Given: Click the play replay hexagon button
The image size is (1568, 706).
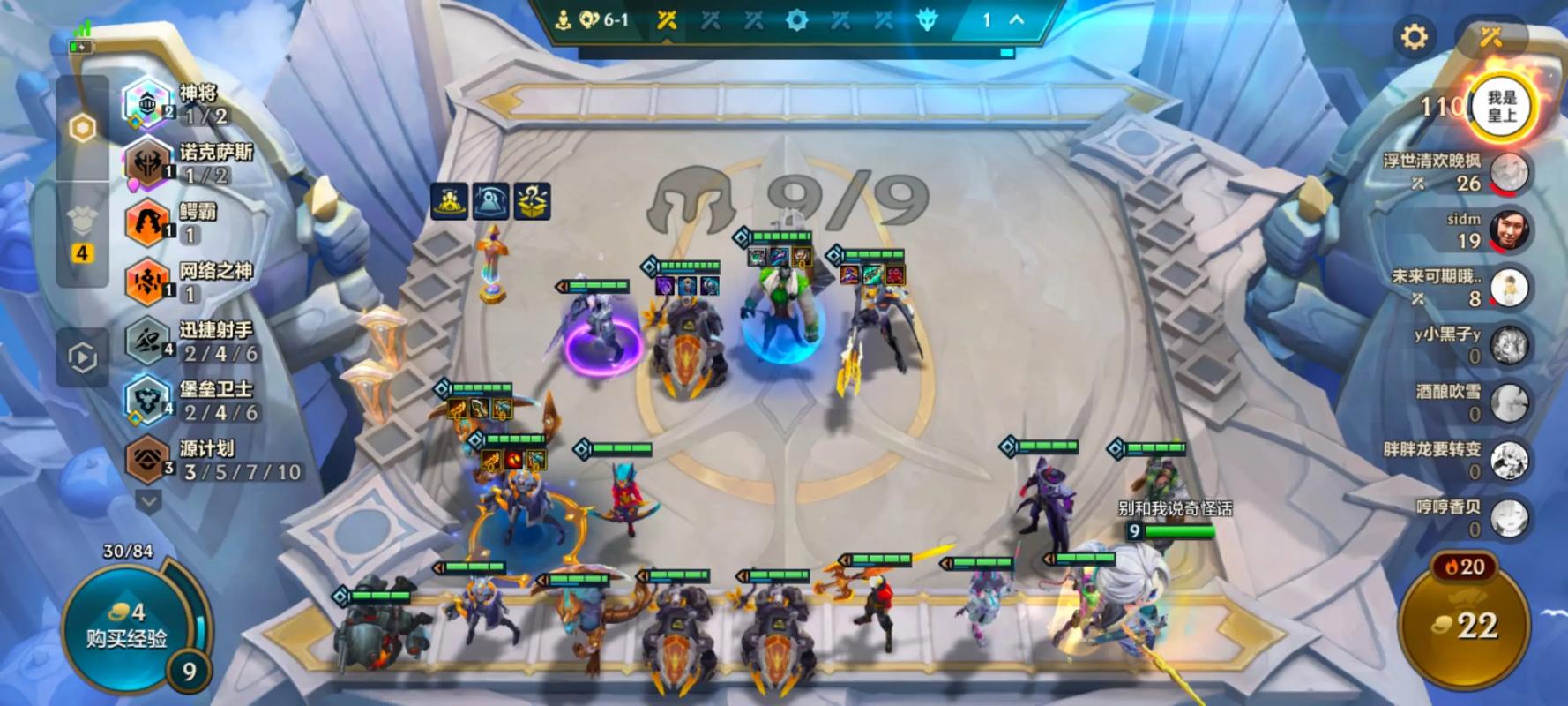Looking at the screenshot, I should [x=82, y=357].
